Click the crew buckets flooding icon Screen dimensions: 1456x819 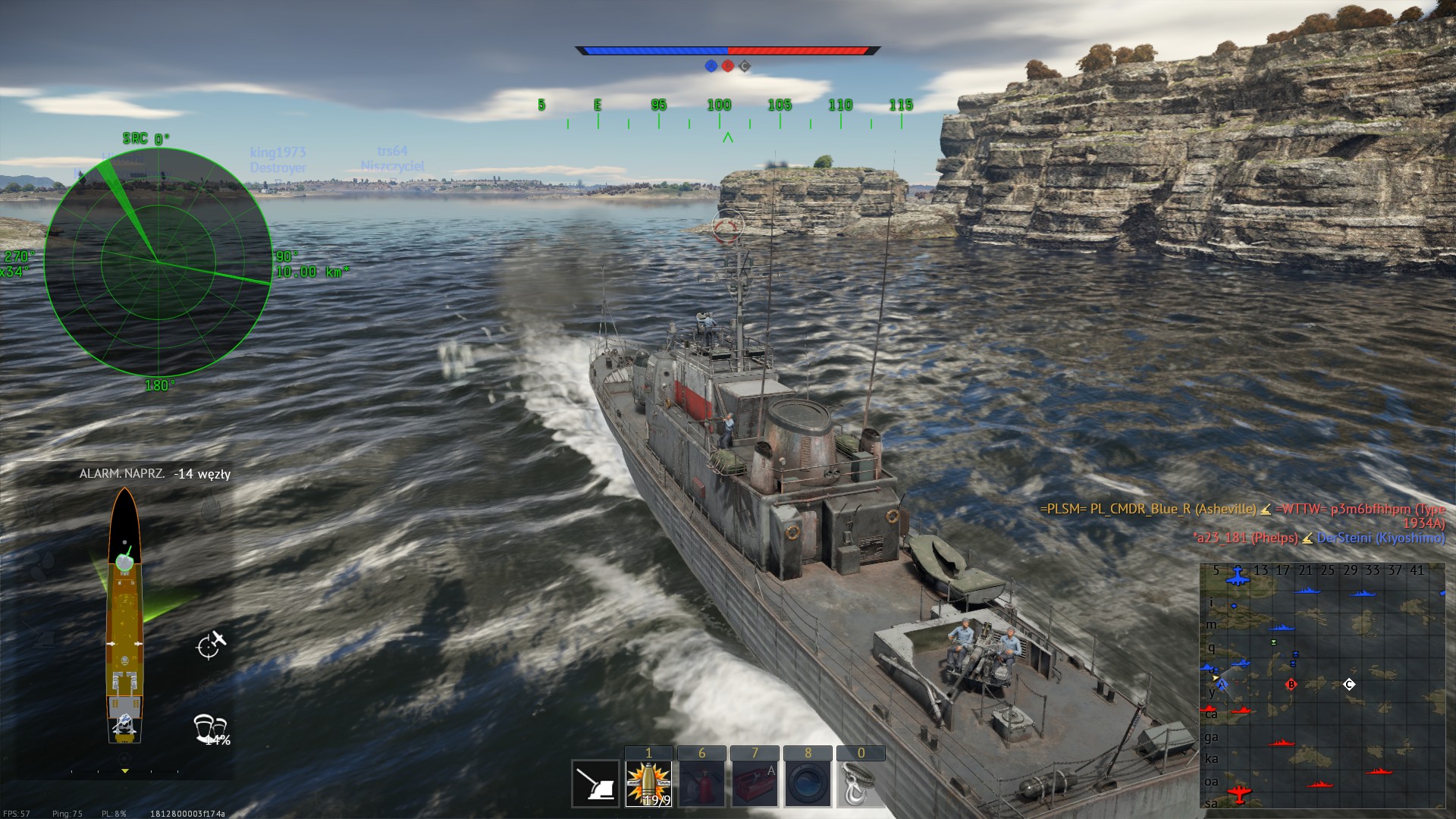[211, 729]
